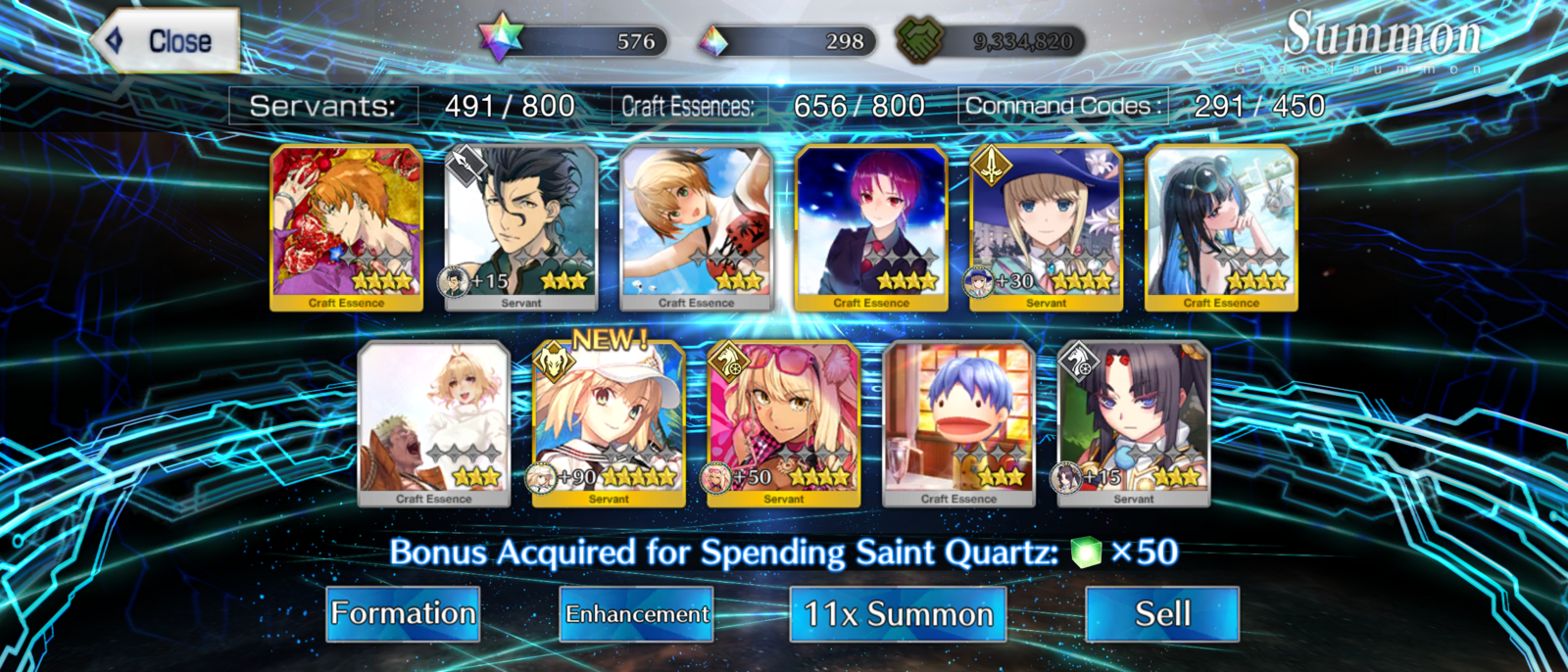Open the Sell screen
Screen dimensions: 1568x672
pyautogui.click(x=1162, y=614)
